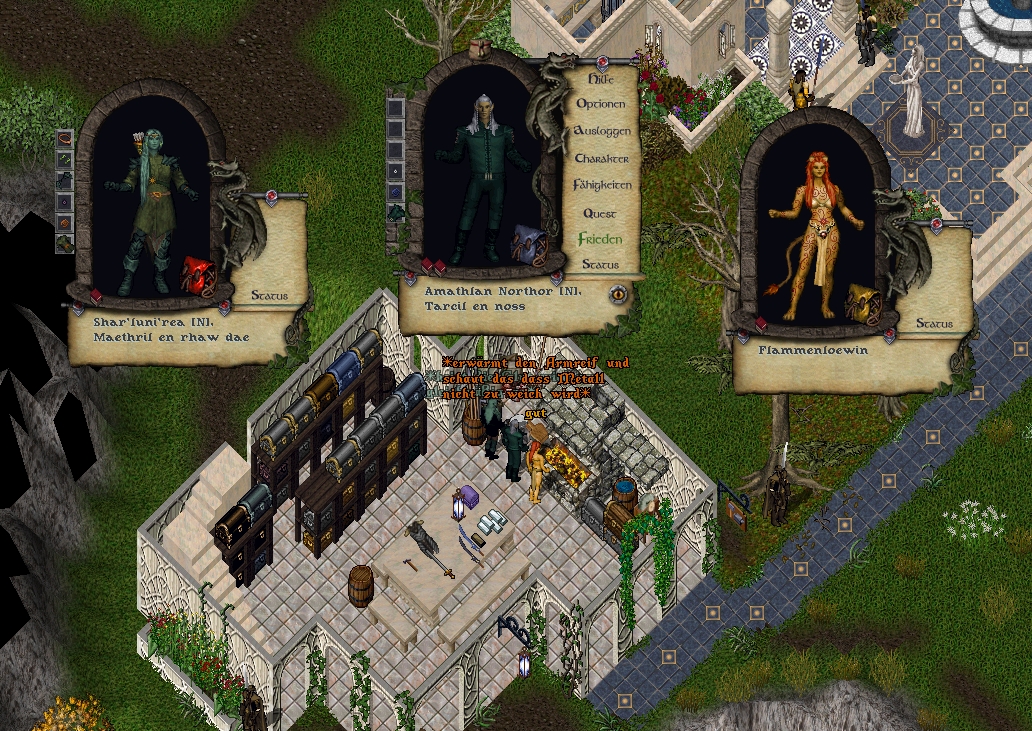Select the orange ring slot on Shar'funi'rea
This screenshot has height=731, width=1032.
65,222
